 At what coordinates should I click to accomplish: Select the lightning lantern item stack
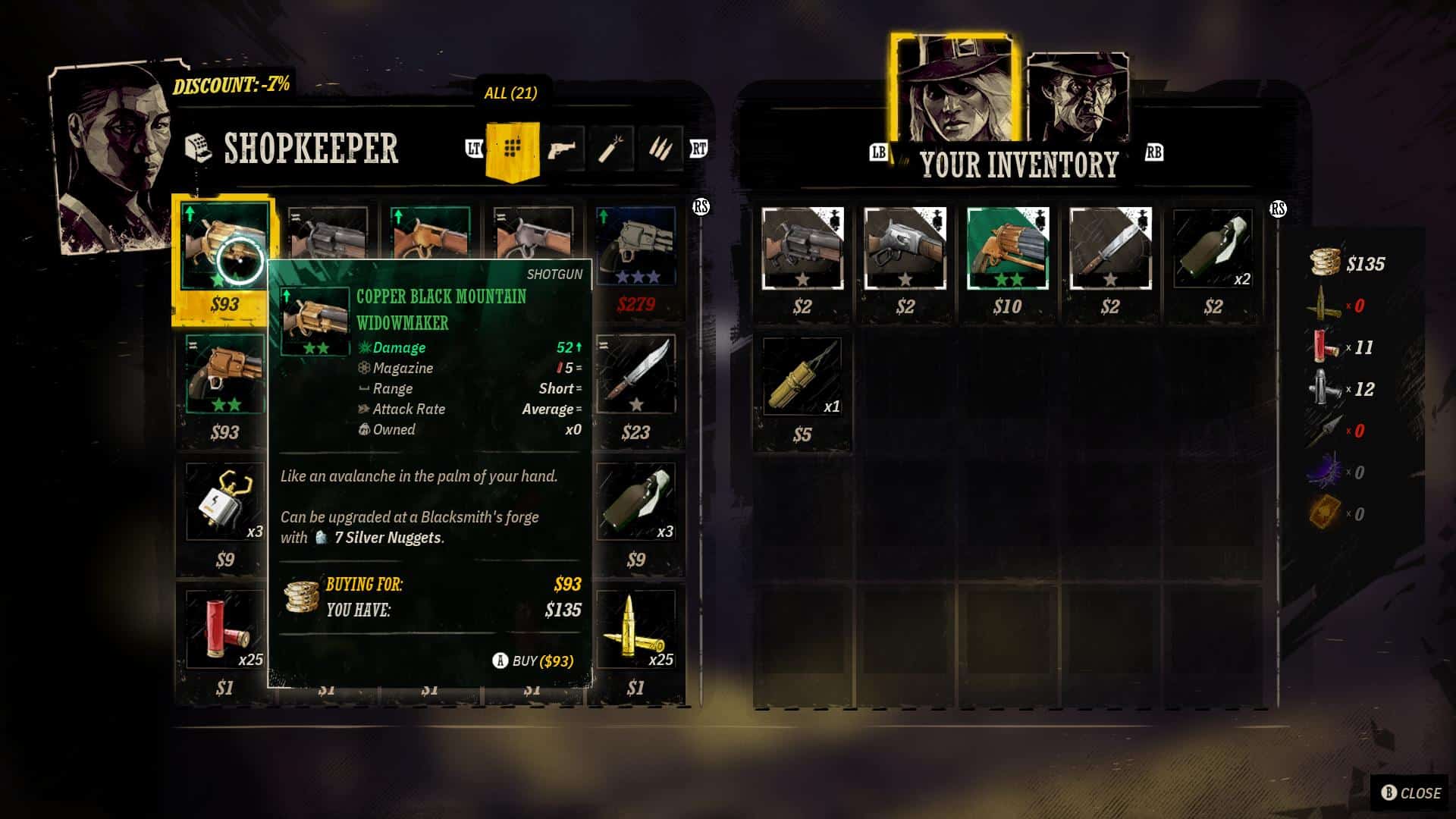coord(224,502)
